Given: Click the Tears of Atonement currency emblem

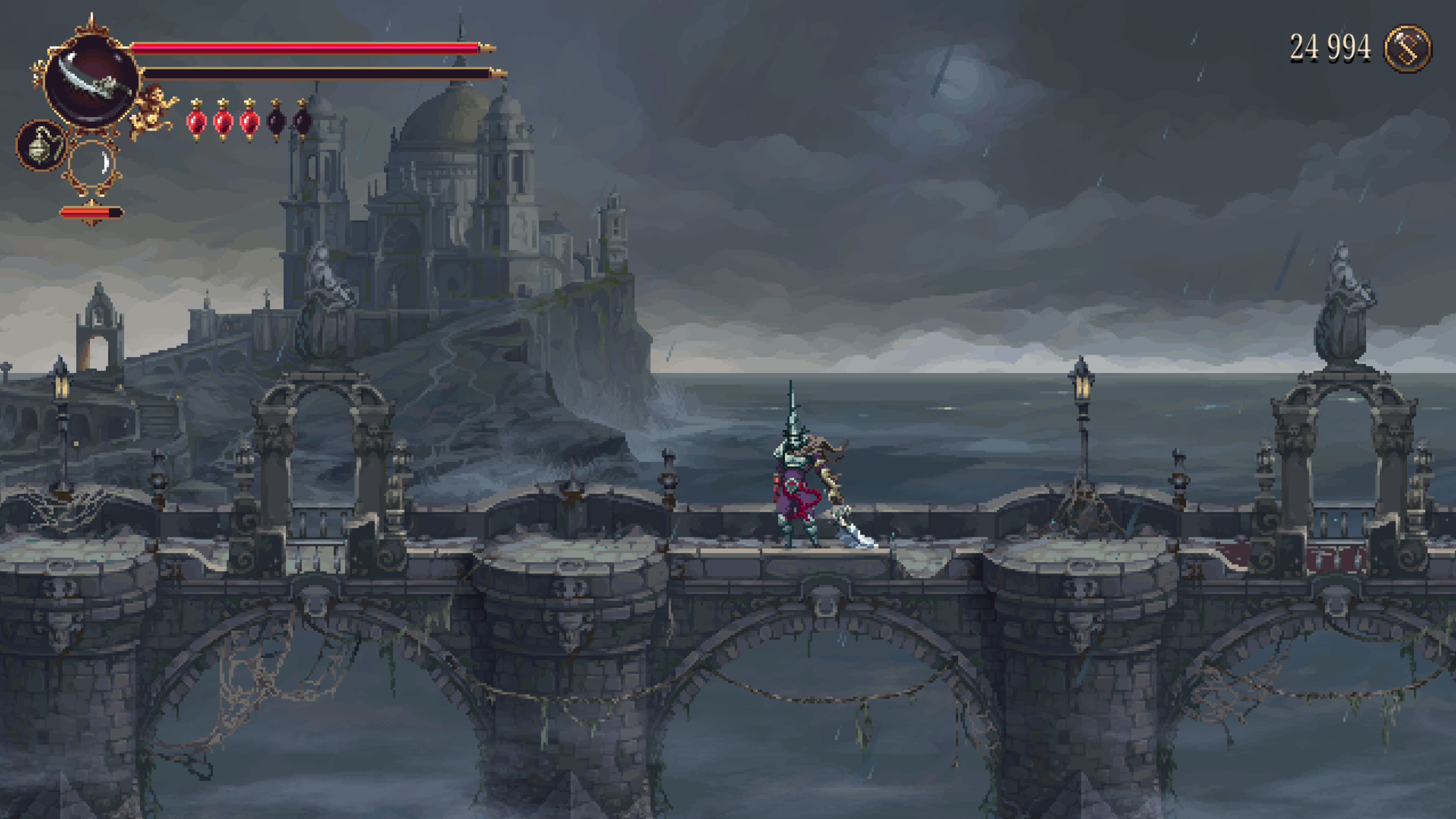Looking at the screenshot, I should click(1407, 49).
